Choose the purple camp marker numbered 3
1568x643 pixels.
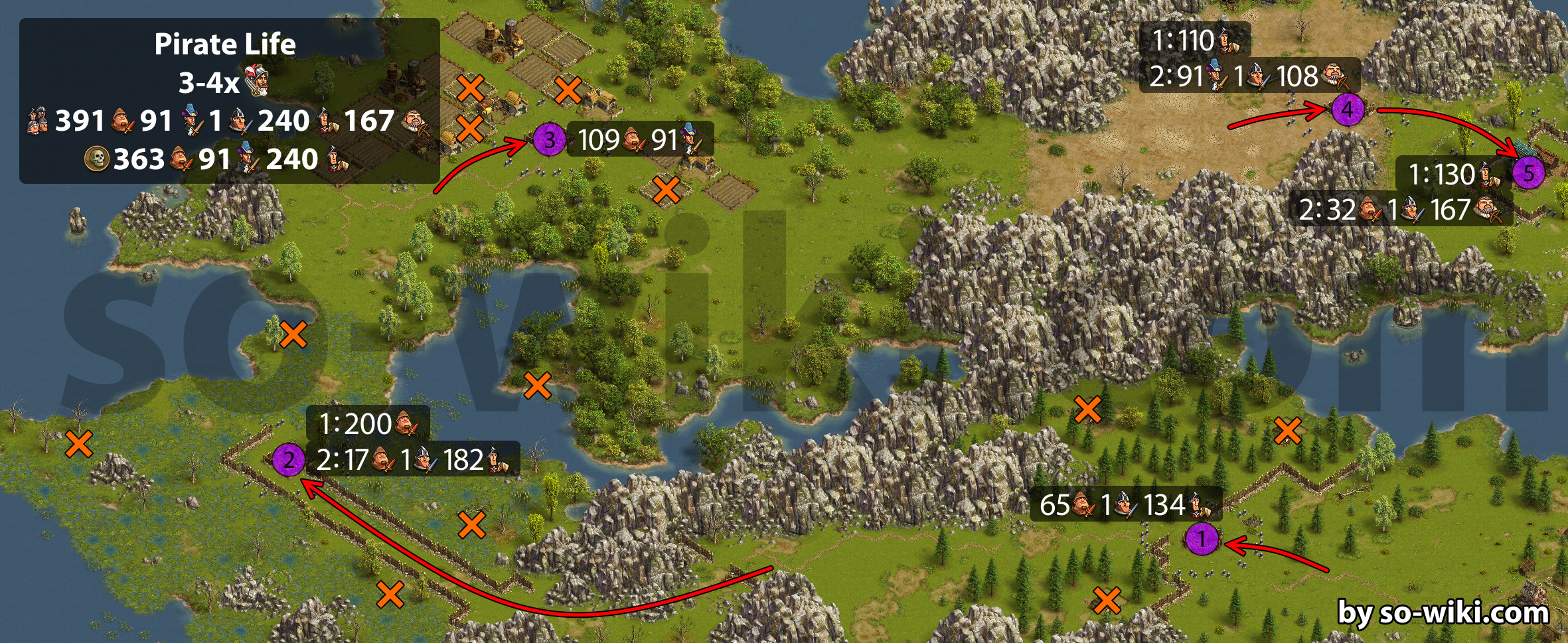[x=550, y=141]
